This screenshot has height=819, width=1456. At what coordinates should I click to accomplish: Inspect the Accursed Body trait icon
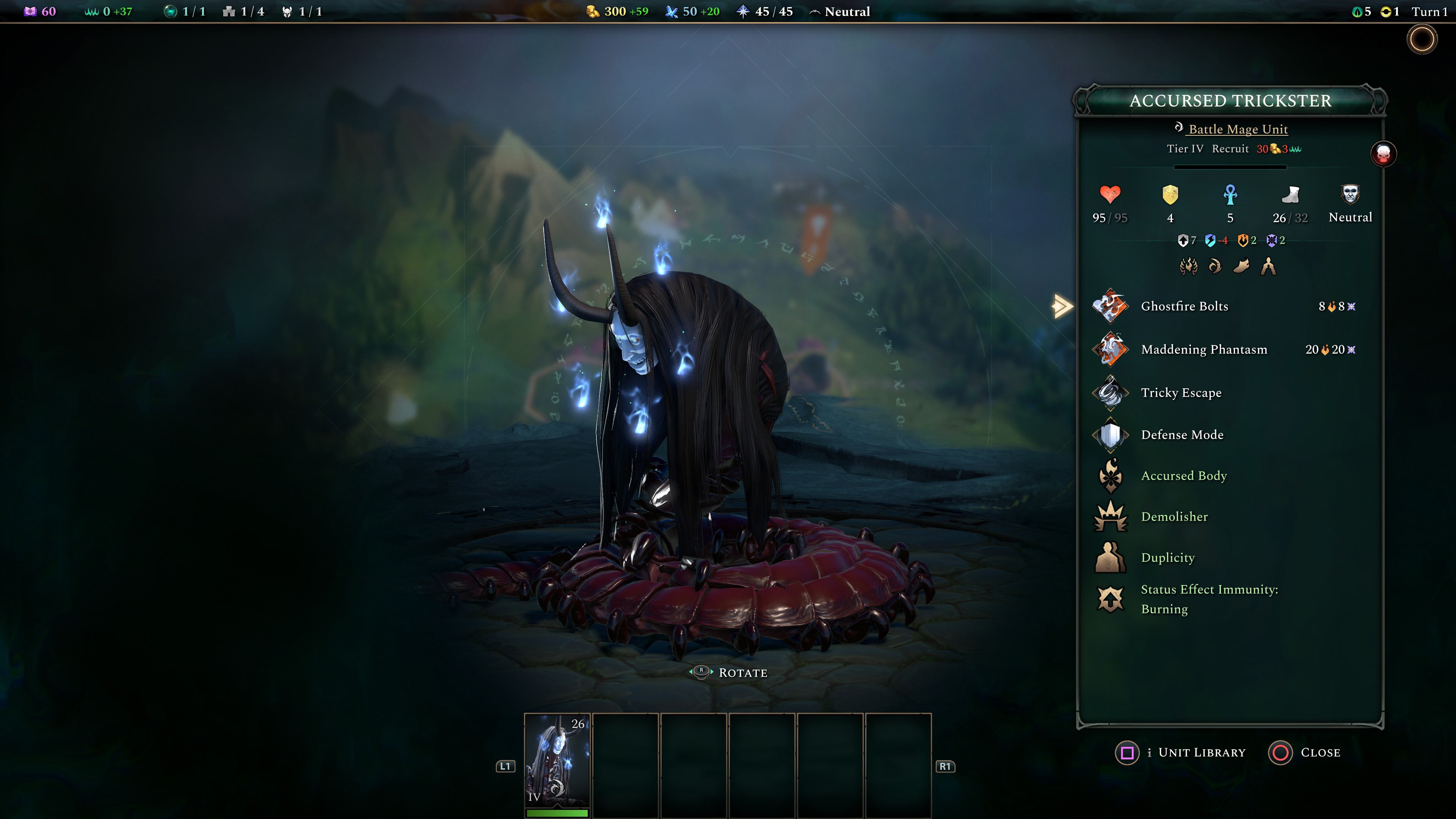(1110, 475)
